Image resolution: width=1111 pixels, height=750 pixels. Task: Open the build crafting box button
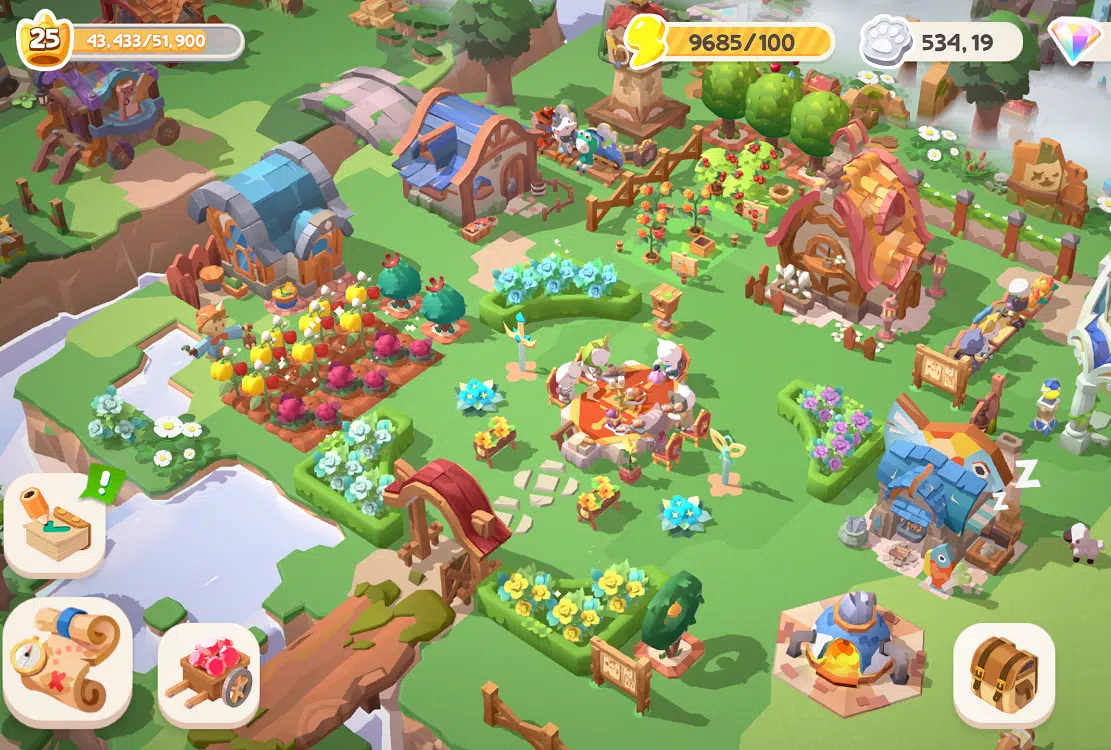[56, 526]
